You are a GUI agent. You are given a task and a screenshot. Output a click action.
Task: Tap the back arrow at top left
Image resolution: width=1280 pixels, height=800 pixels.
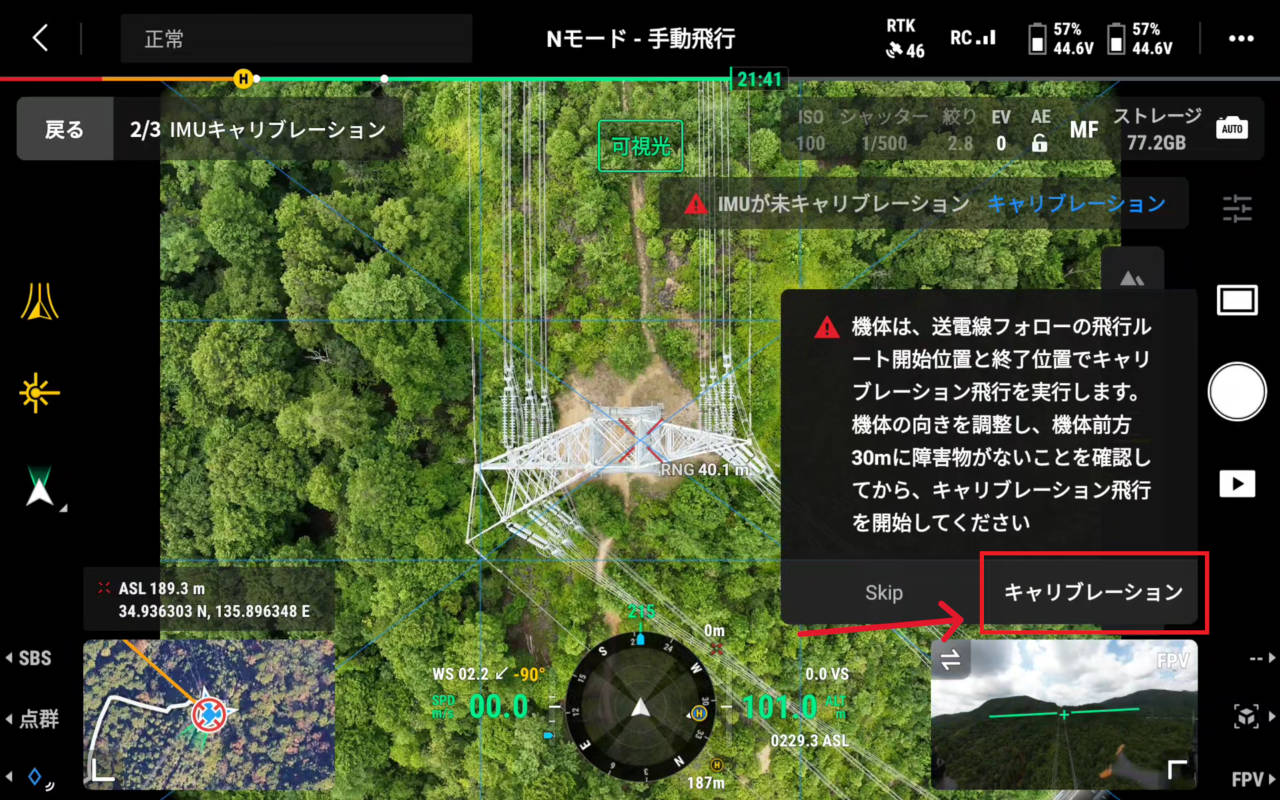pos(40,39)
